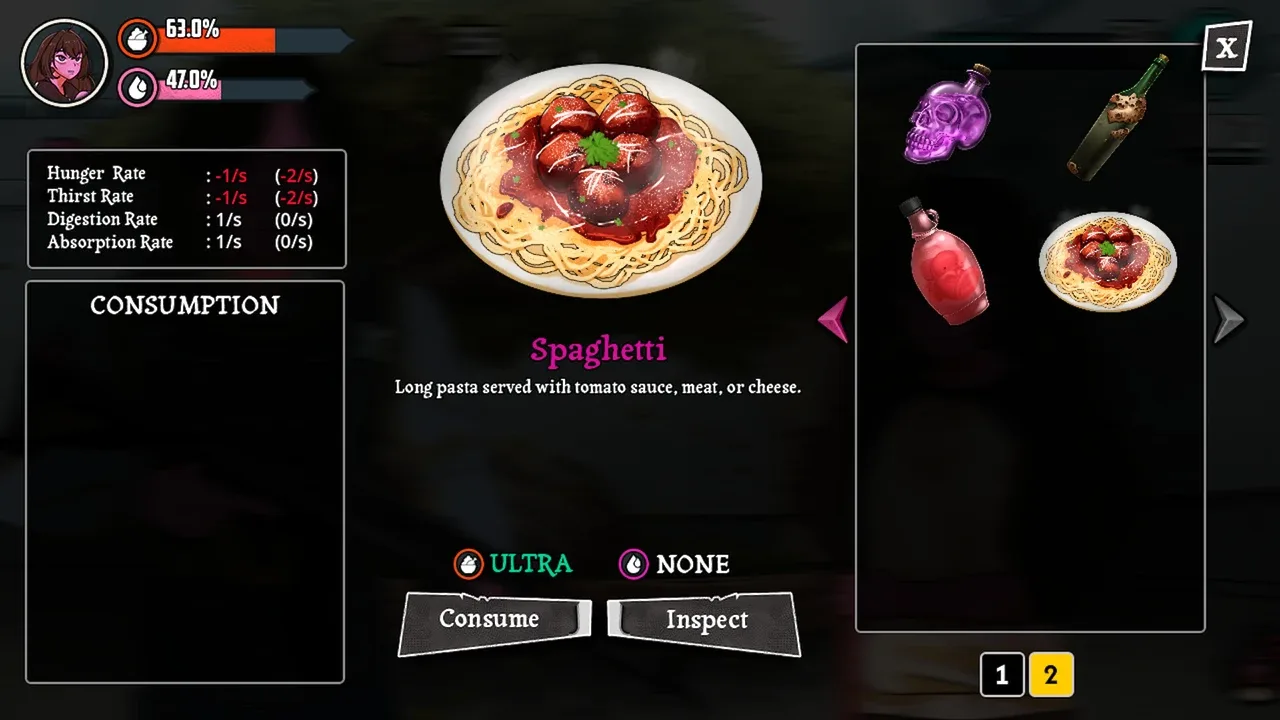Click the grey next page arrow
The width and height of the screenshot is (1280, 720).
point(1227,320)
